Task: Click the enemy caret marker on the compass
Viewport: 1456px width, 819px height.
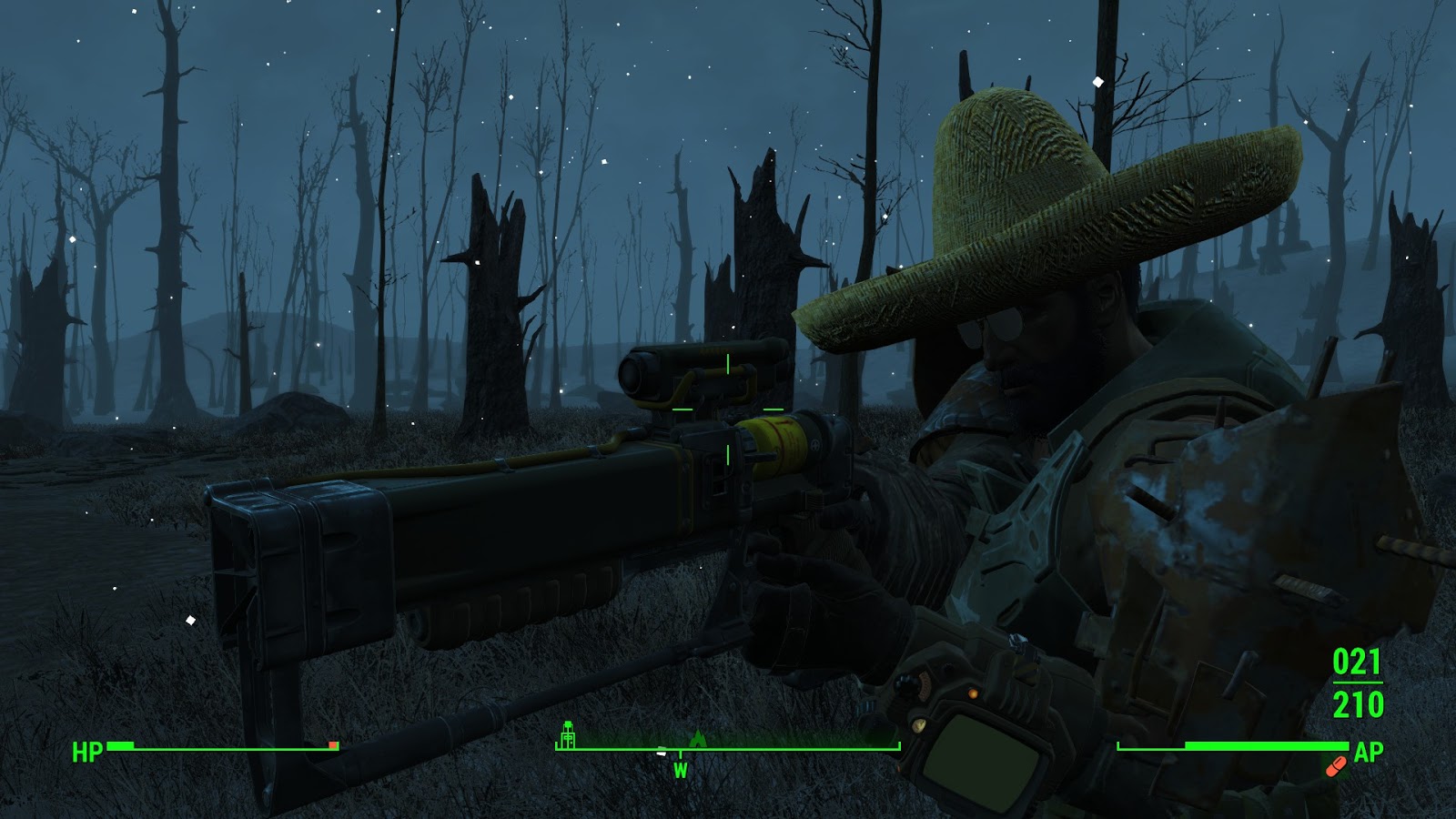Action: click(698, 739)
